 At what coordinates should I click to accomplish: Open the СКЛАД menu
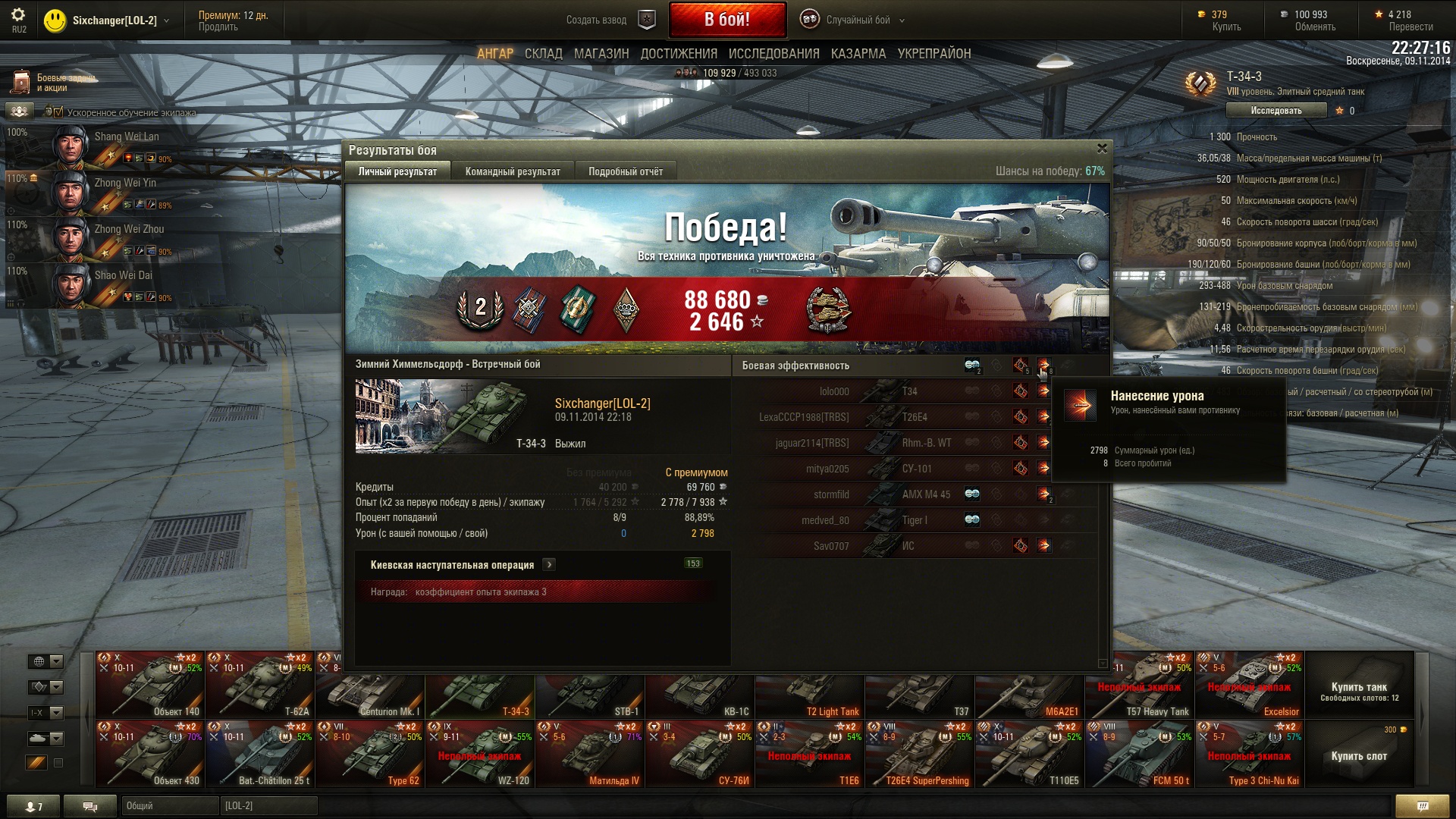pyautogui.click(x=544, y=54)
